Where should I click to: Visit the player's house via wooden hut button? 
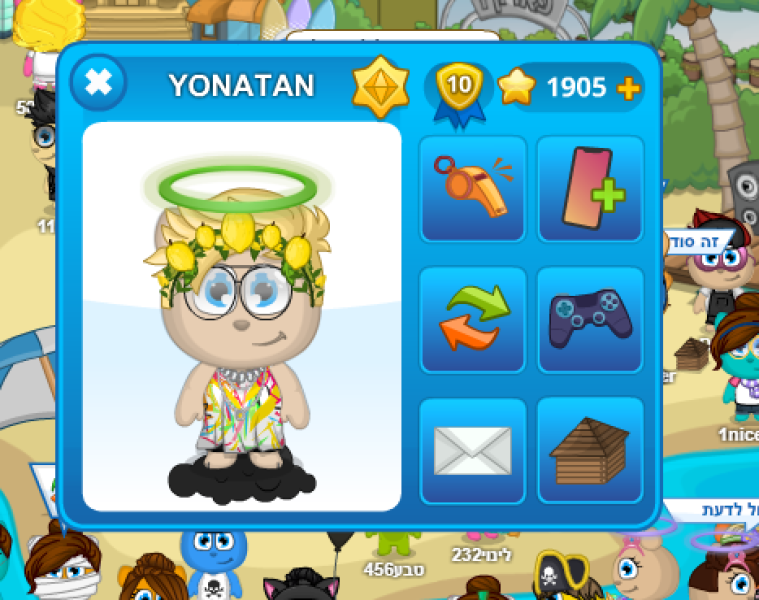pos(590,450)
